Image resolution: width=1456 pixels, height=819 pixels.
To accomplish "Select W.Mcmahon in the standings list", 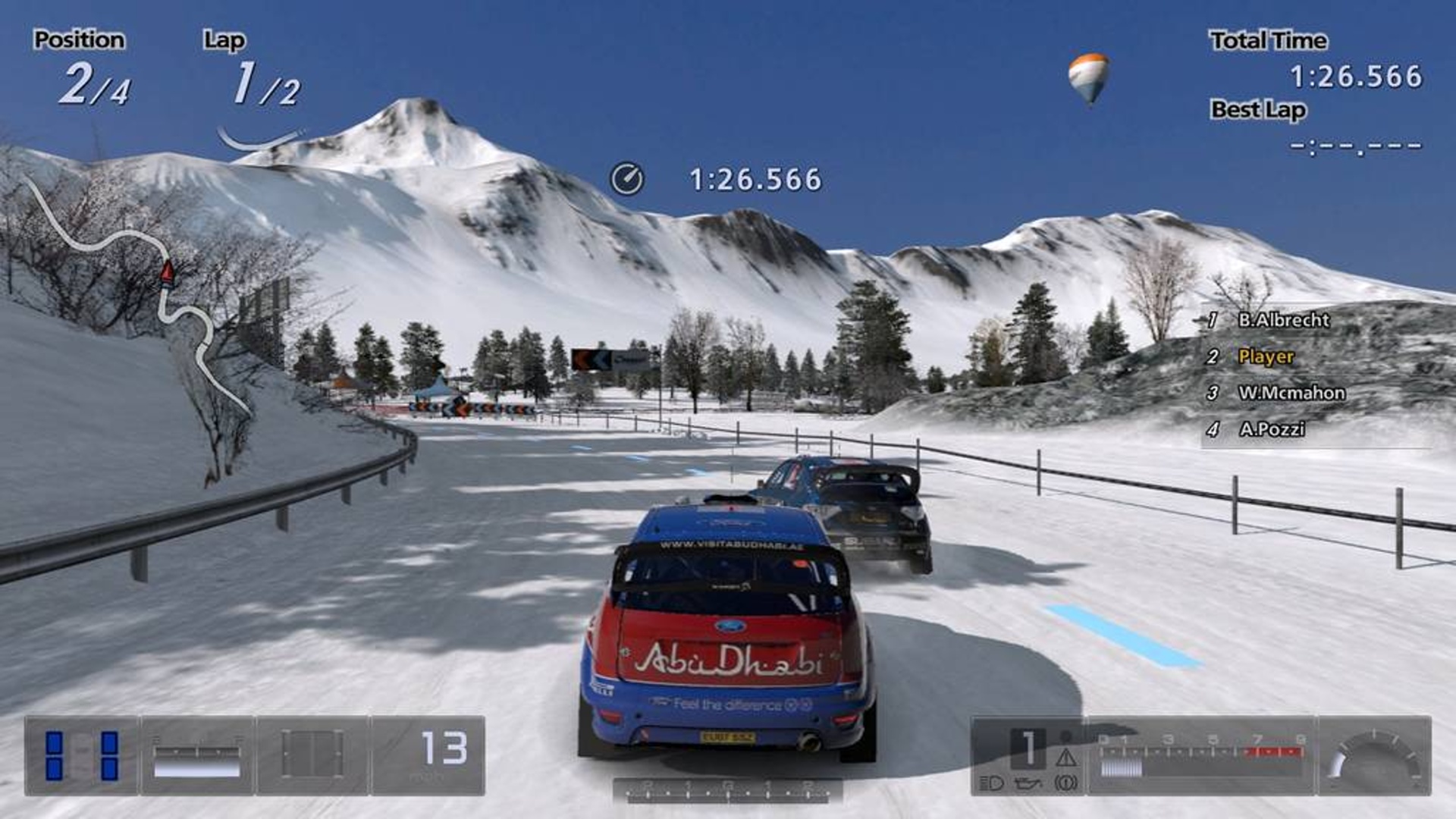I will coord(1291,393).
